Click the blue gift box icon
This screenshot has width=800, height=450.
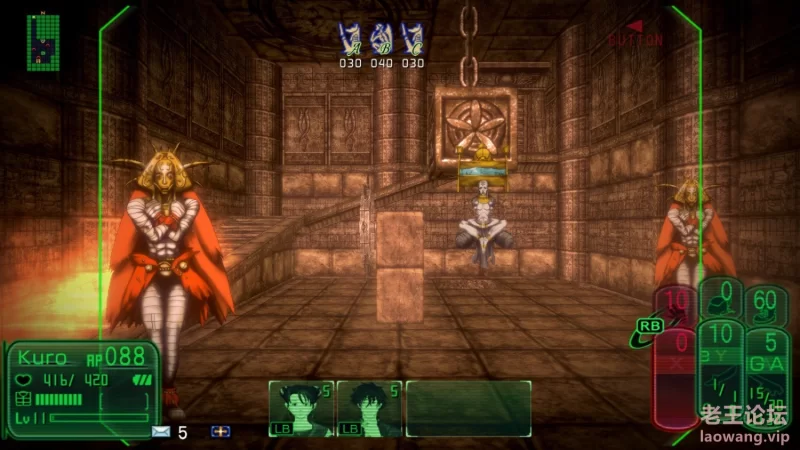(x=220, y=432)
